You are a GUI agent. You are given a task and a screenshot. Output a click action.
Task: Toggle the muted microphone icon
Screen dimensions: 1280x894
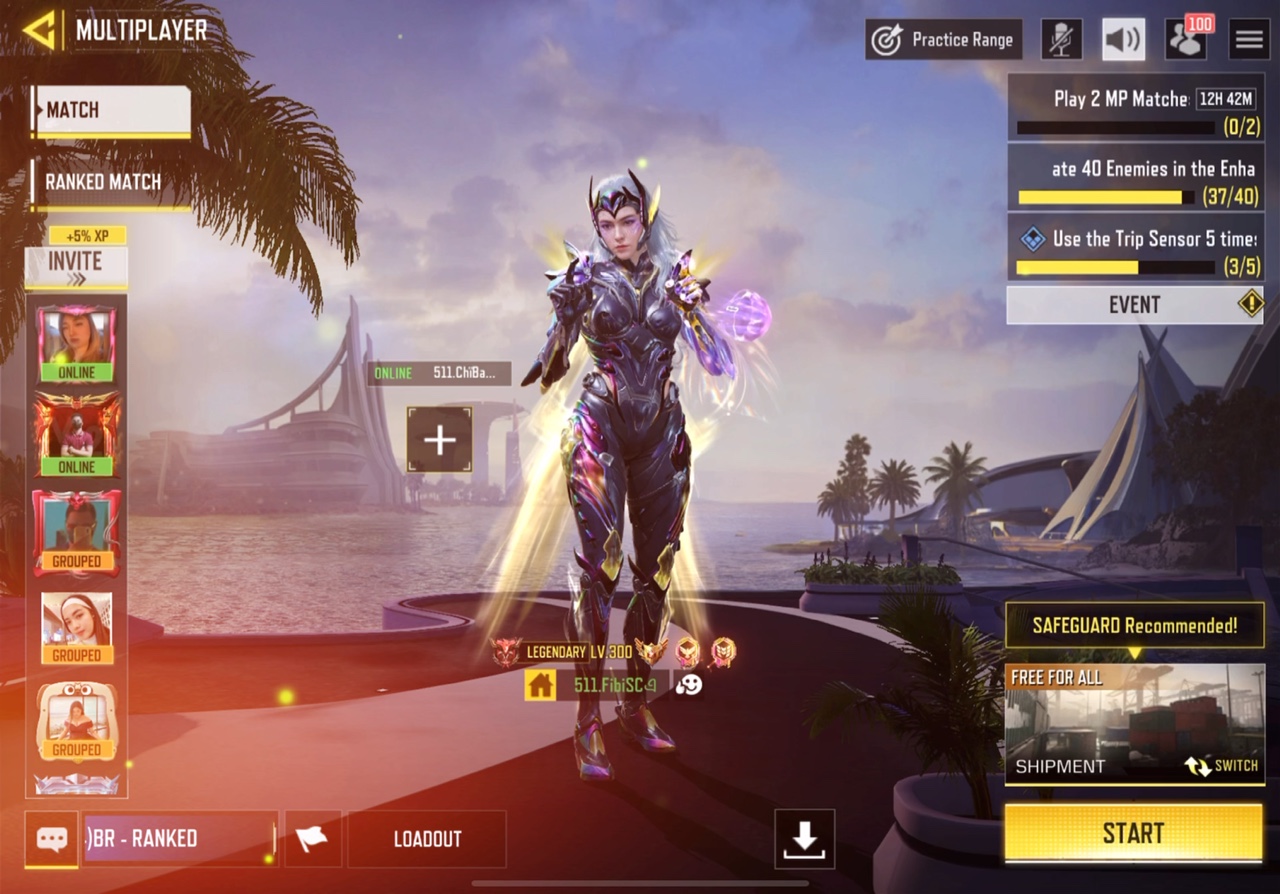(x=1061, y=40)
